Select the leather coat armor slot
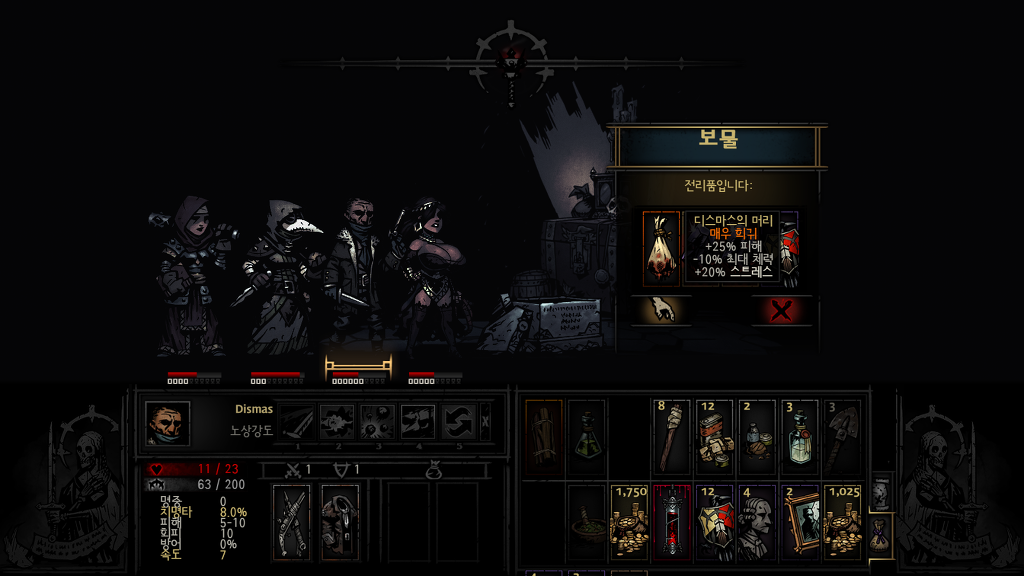 click(x=340, y=521)
